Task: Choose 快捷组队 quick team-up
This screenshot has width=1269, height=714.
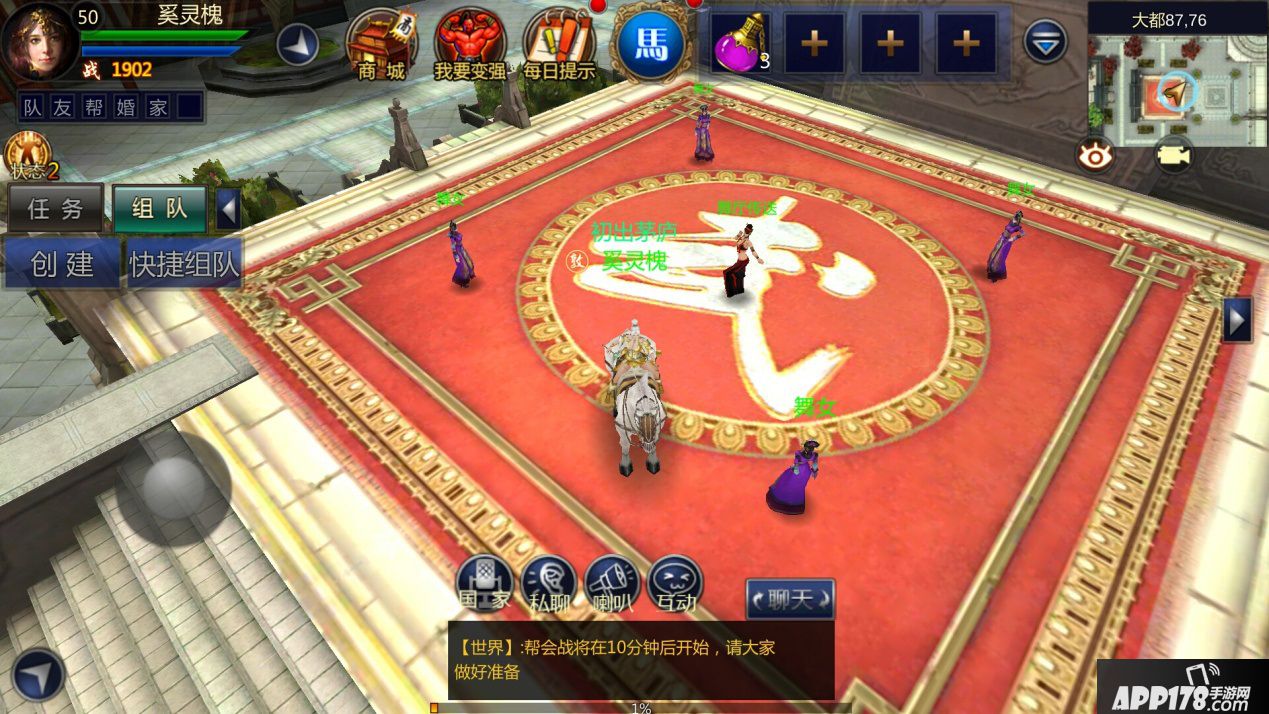Action: (x=184, y=264)
